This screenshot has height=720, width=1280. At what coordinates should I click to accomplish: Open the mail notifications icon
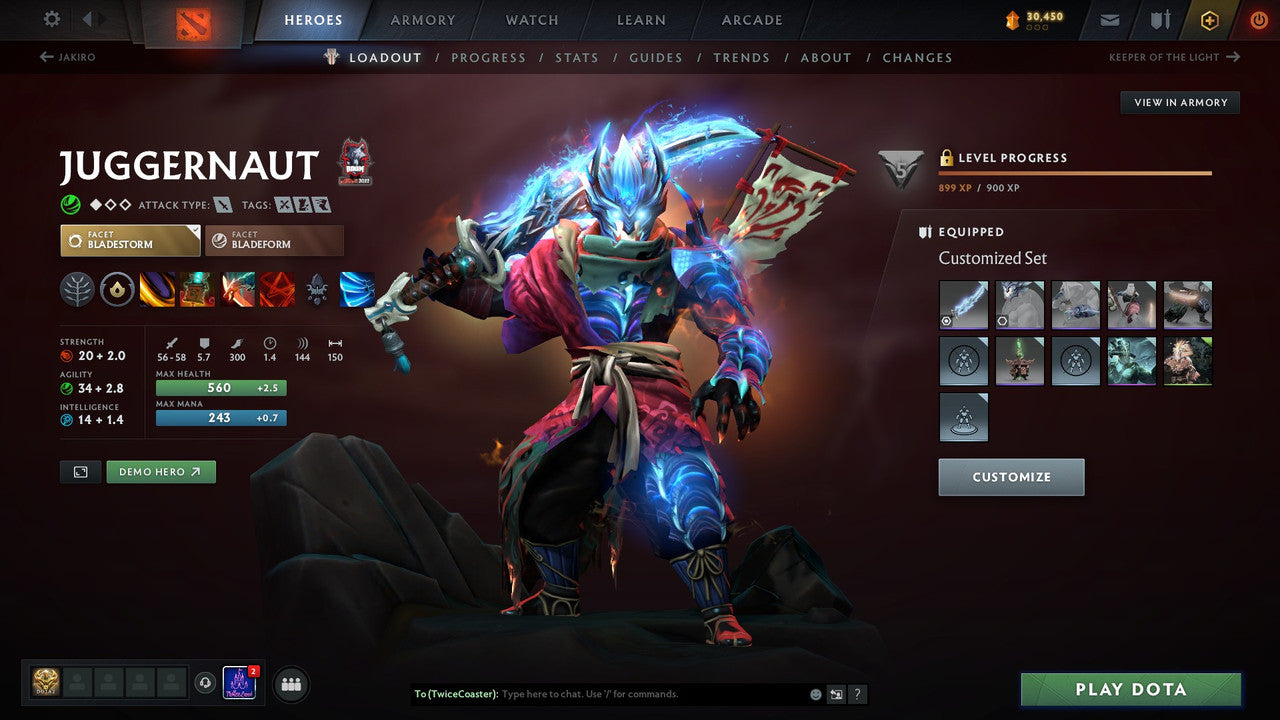pyautogui.click(x=1108, y=19)
